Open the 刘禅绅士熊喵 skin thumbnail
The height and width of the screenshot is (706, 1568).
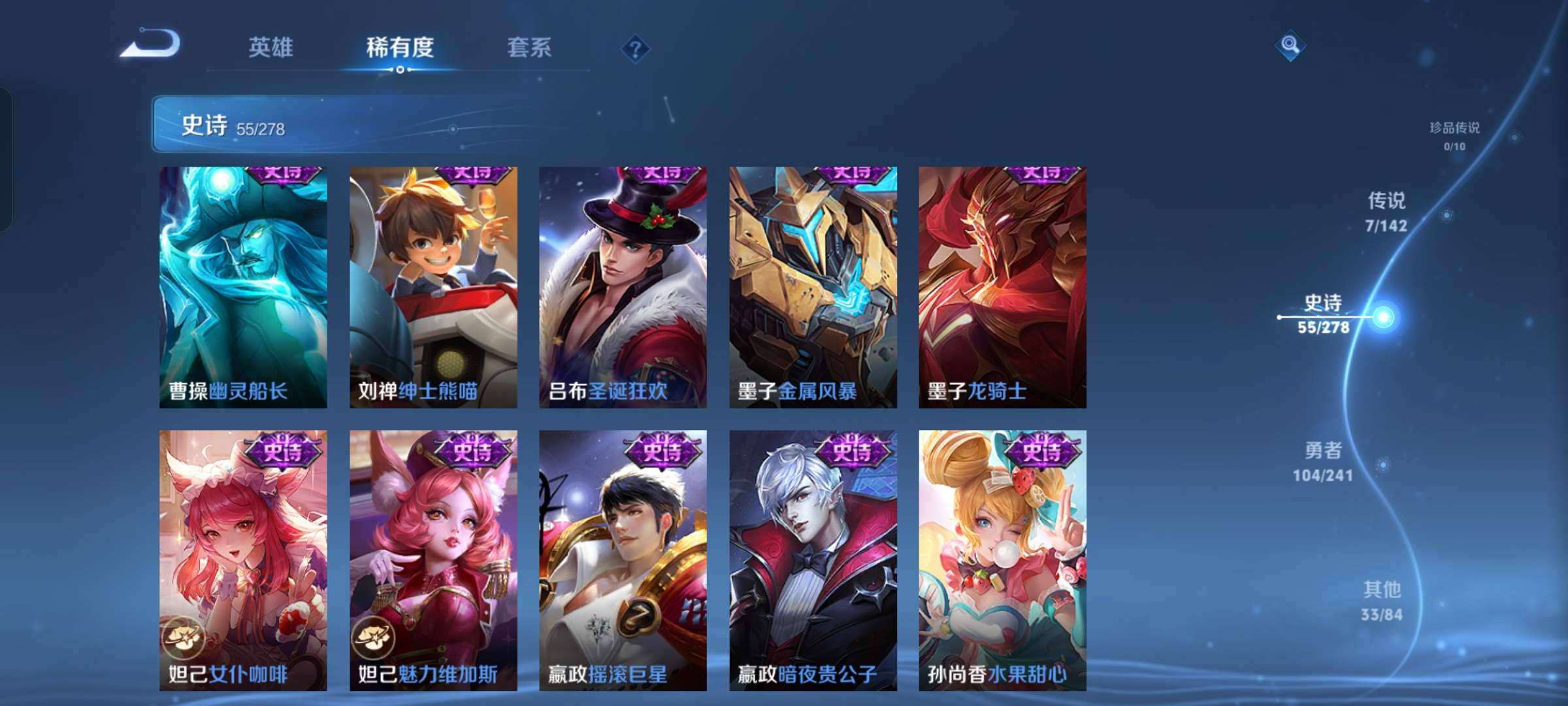coord(433,288)
